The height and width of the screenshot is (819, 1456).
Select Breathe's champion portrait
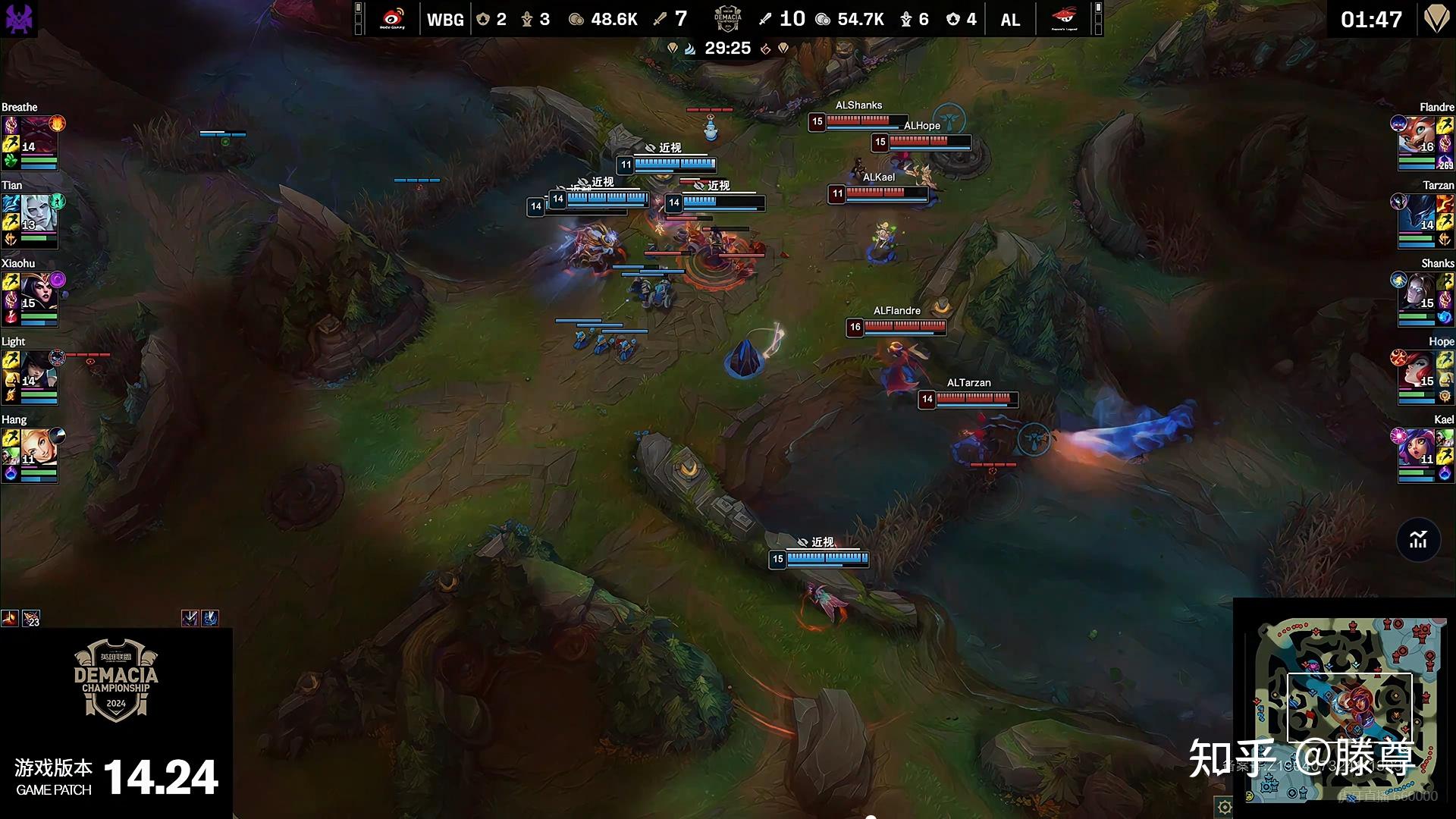click(38, 136)
